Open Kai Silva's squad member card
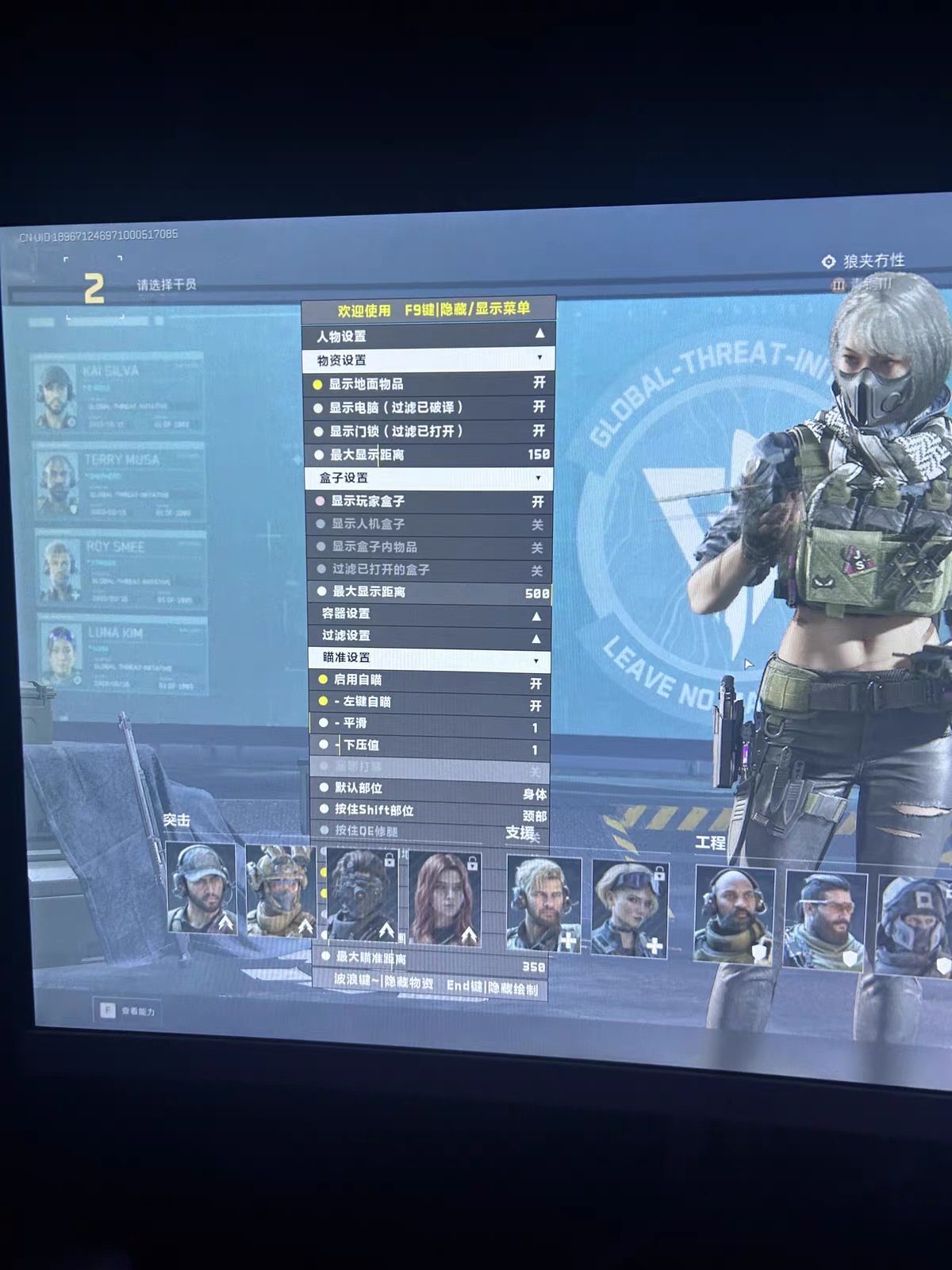The image size is (952, 1270). pyautogui.click(x=117, y=394)
